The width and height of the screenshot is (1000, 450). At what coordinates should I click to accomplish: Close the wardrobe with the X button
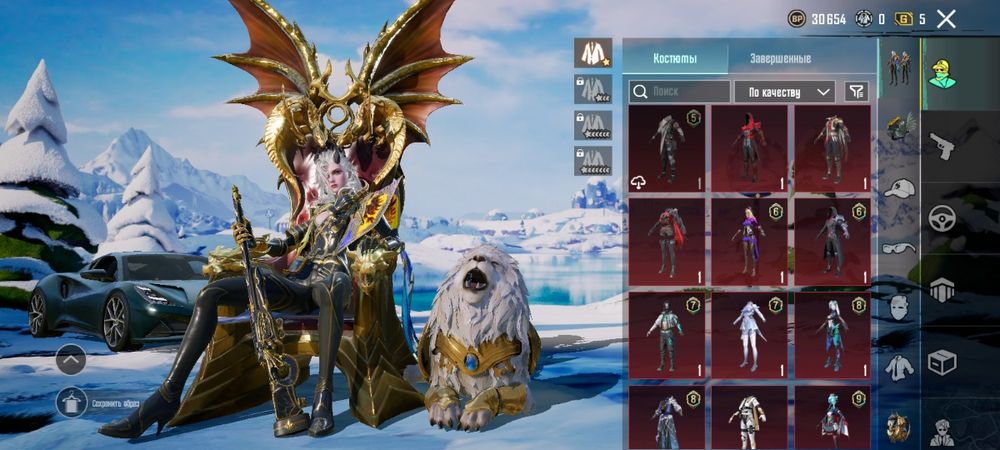click(x=946, y=19)
